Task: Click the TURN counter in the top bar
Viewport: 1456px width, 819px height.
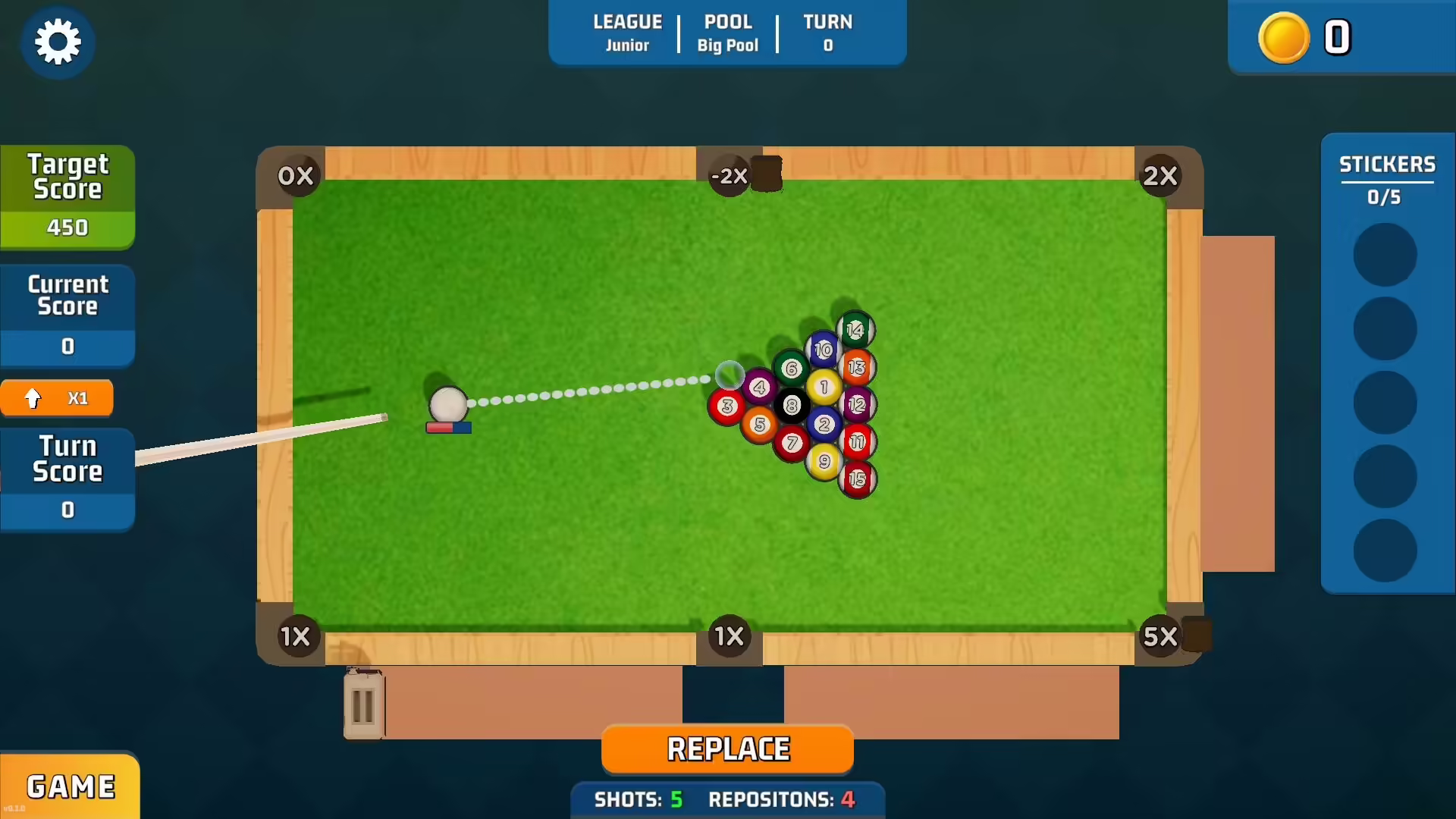Action: coord(827,32)
